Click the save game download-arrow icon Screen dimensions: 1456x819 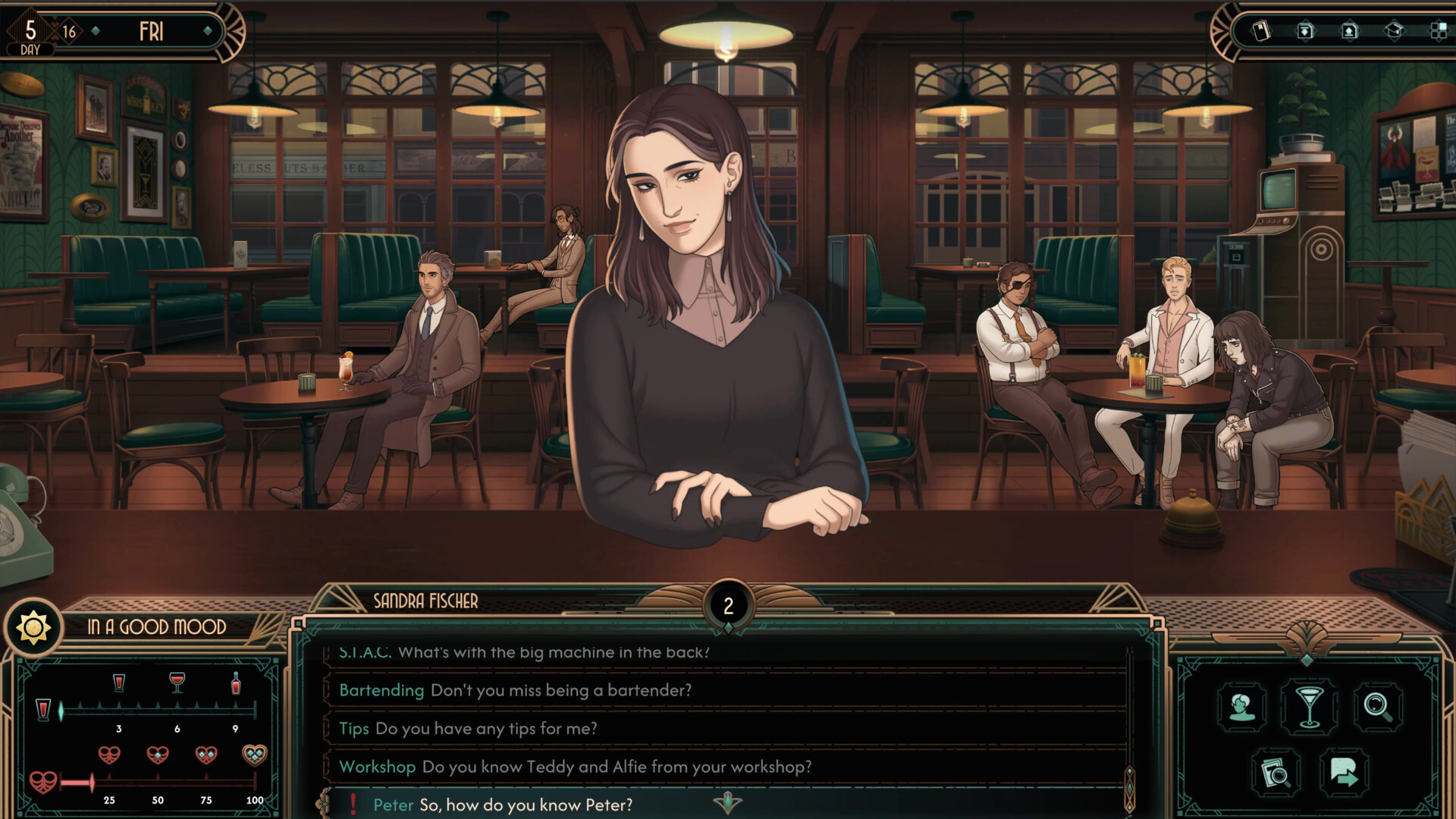(x=1305, y=31)
